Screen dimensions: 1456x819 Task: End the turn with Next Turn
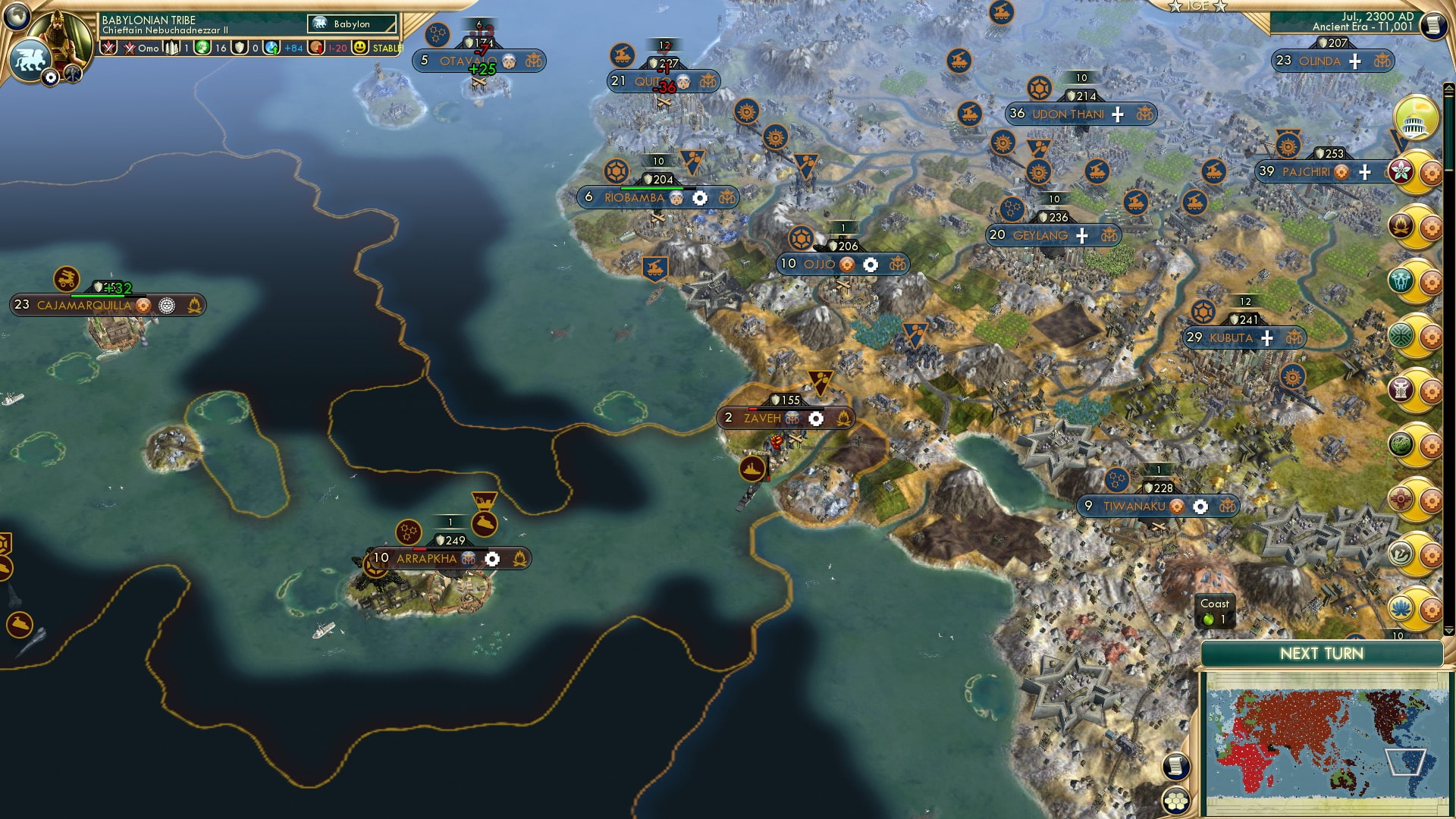pyautogui.click(x=1321, y=654)
